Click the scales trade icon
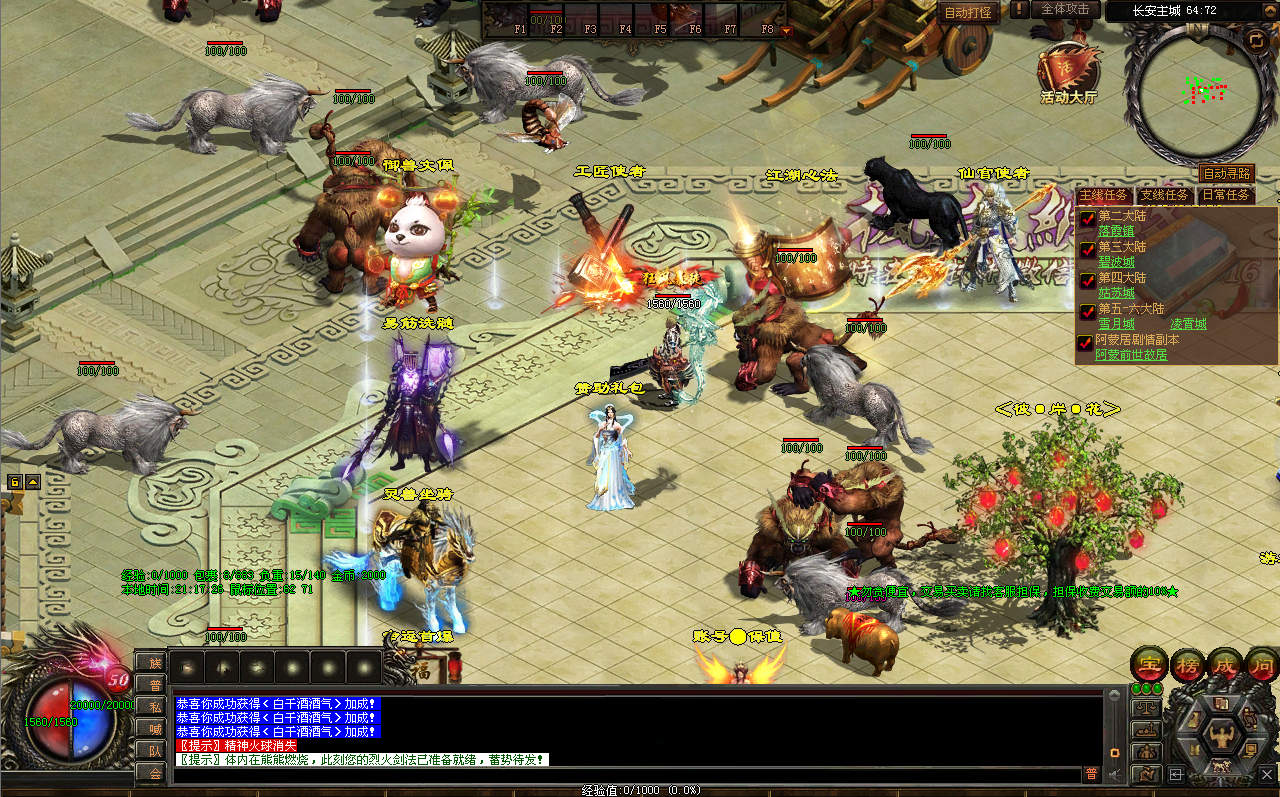 point(1146,707)
